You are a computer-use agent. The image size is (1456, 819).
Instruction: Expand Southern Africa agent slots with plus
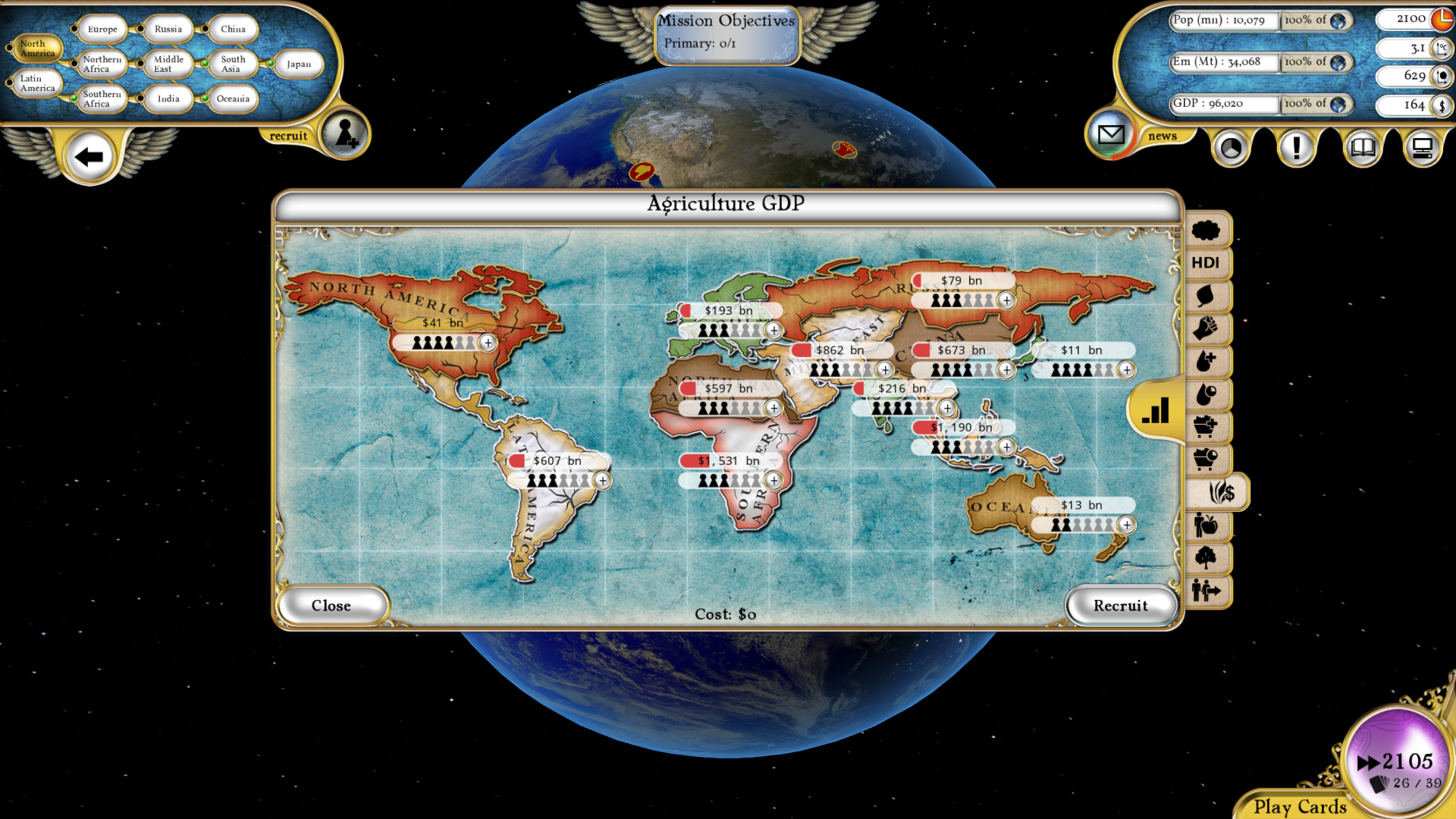[773, 480]
